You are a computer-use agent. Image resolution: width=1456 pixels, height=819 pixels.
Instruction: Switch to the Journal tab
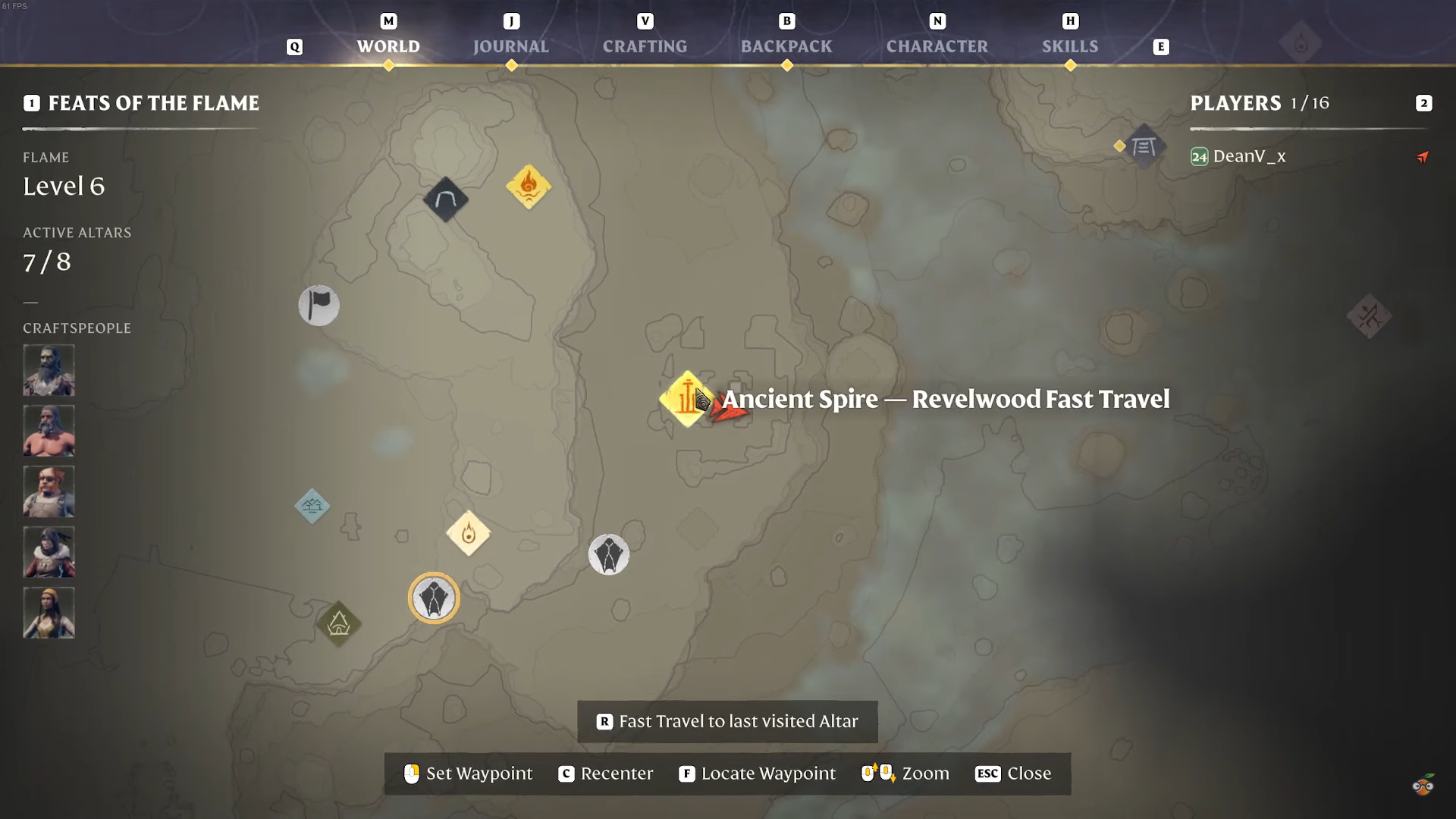pos(510,46)
